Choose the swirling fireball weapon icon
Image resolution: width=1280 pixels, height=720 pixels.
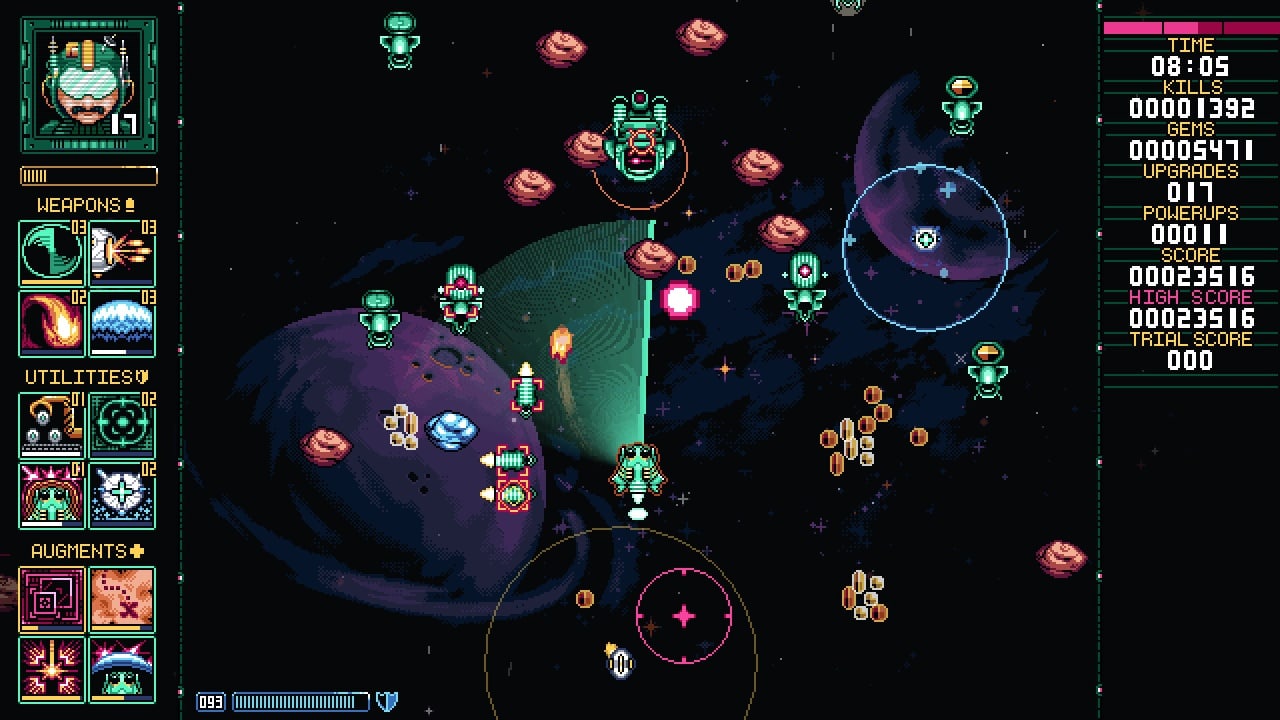click(52, 323)
